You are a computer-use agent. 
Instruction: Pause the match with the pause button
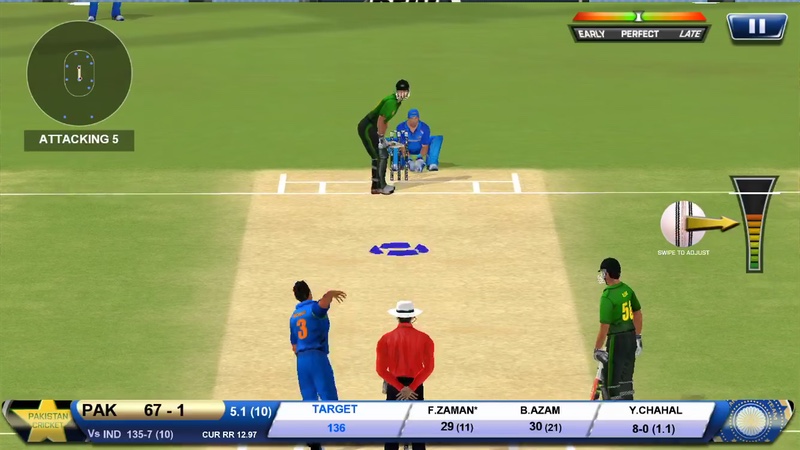coord(756,27)
